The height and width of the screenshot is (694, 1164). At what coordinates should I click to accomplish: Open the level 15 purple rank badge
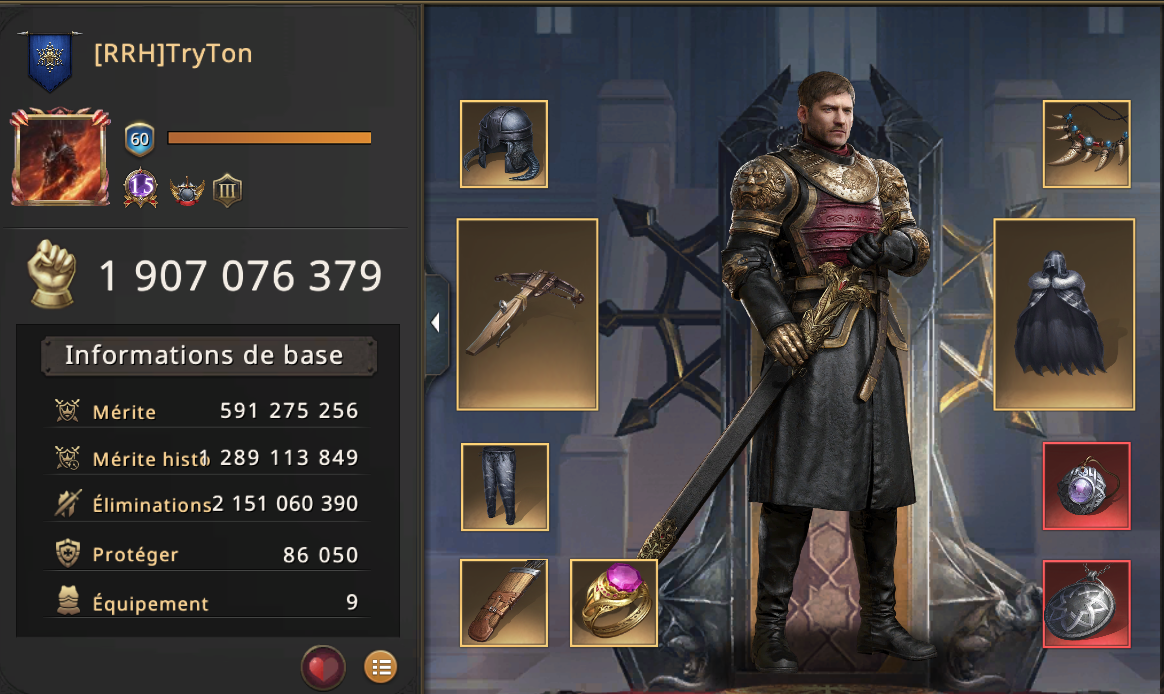pyautogui.click(x=141, y=187)
